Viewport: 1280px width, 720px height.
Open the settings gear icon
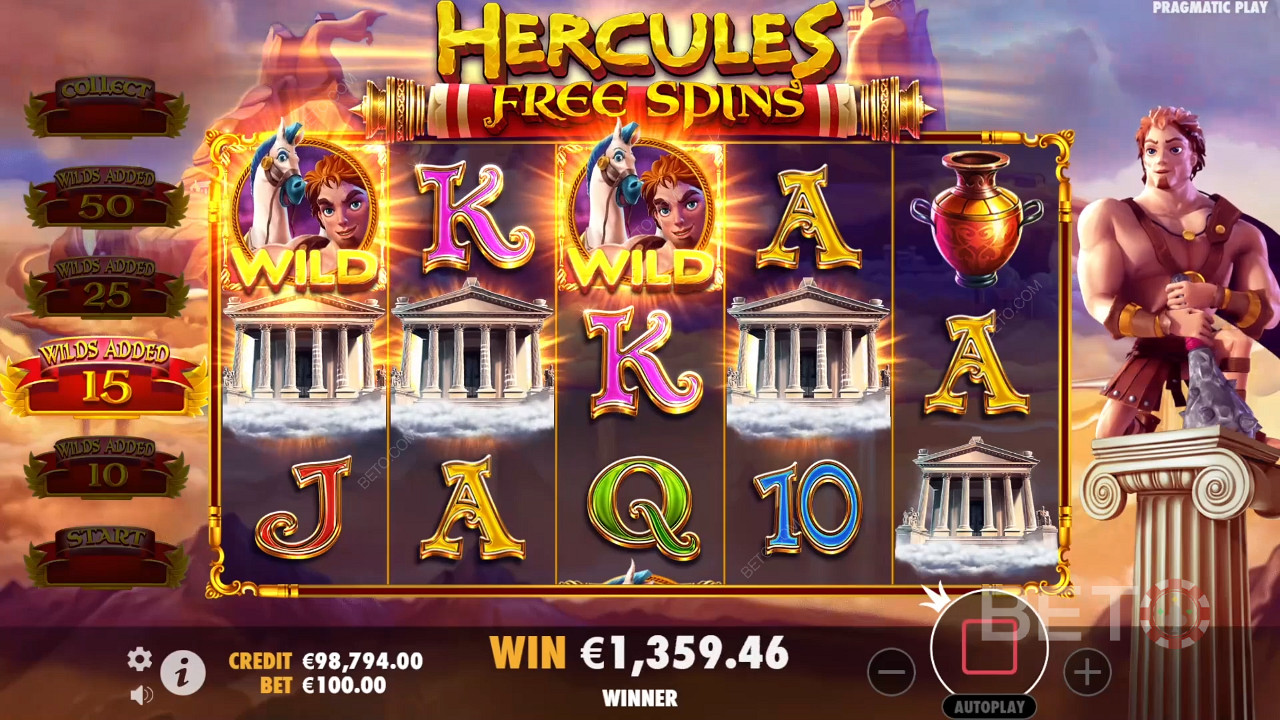coord(139,658)
